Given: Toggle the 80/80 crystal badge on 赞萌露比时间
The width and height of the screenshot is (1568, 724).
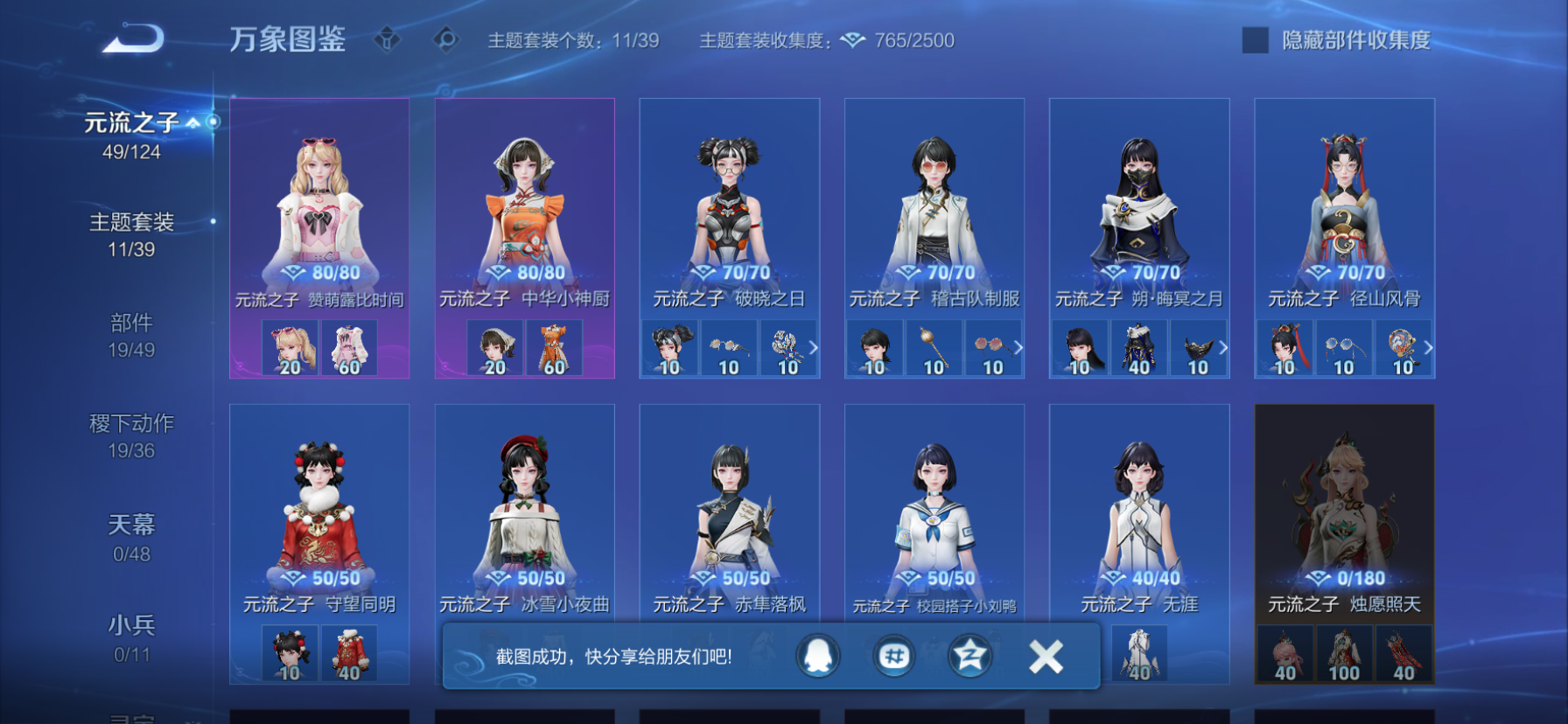Looking at the screenshot, I should pyautogui.click(x=320, y=273).
